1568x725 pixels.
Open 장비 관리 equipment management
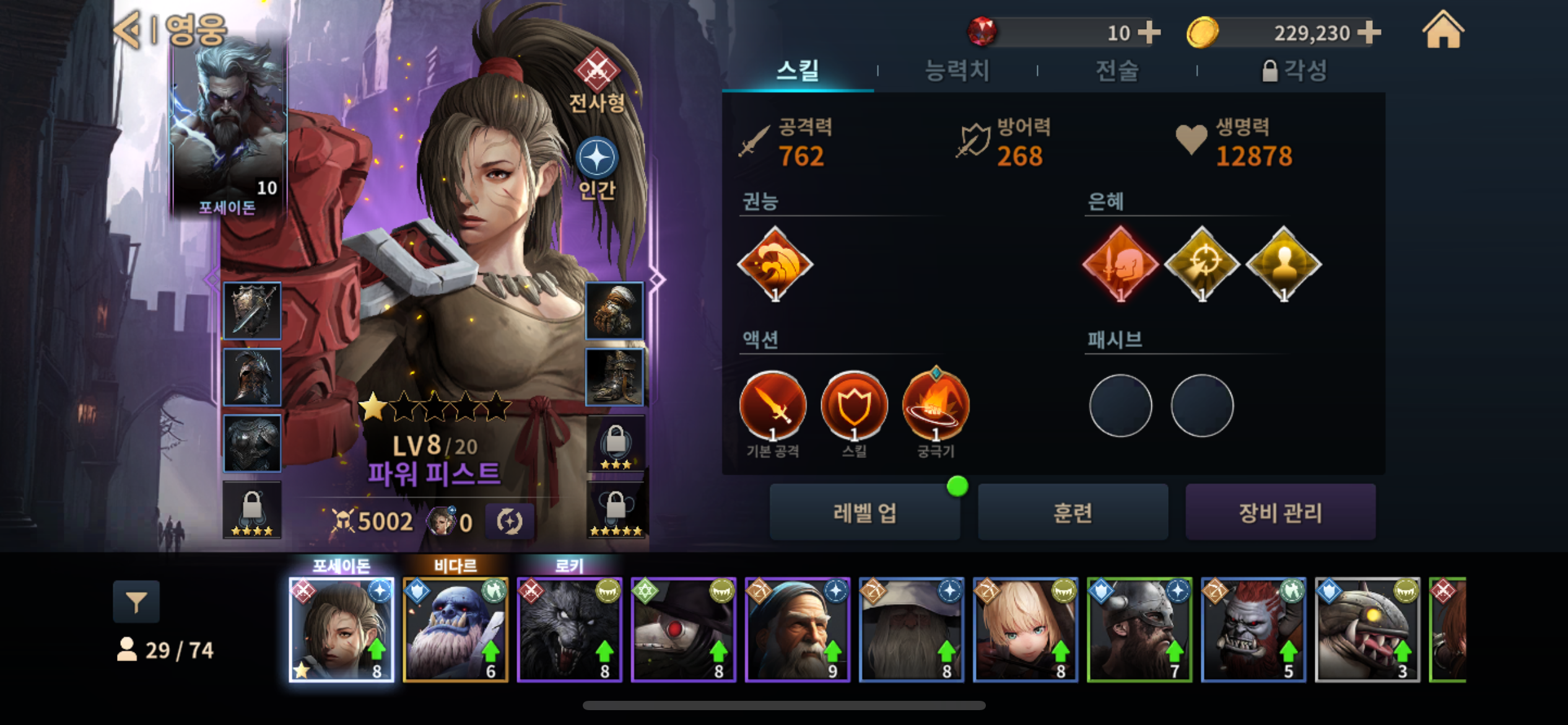click(x=1280, y=512)
